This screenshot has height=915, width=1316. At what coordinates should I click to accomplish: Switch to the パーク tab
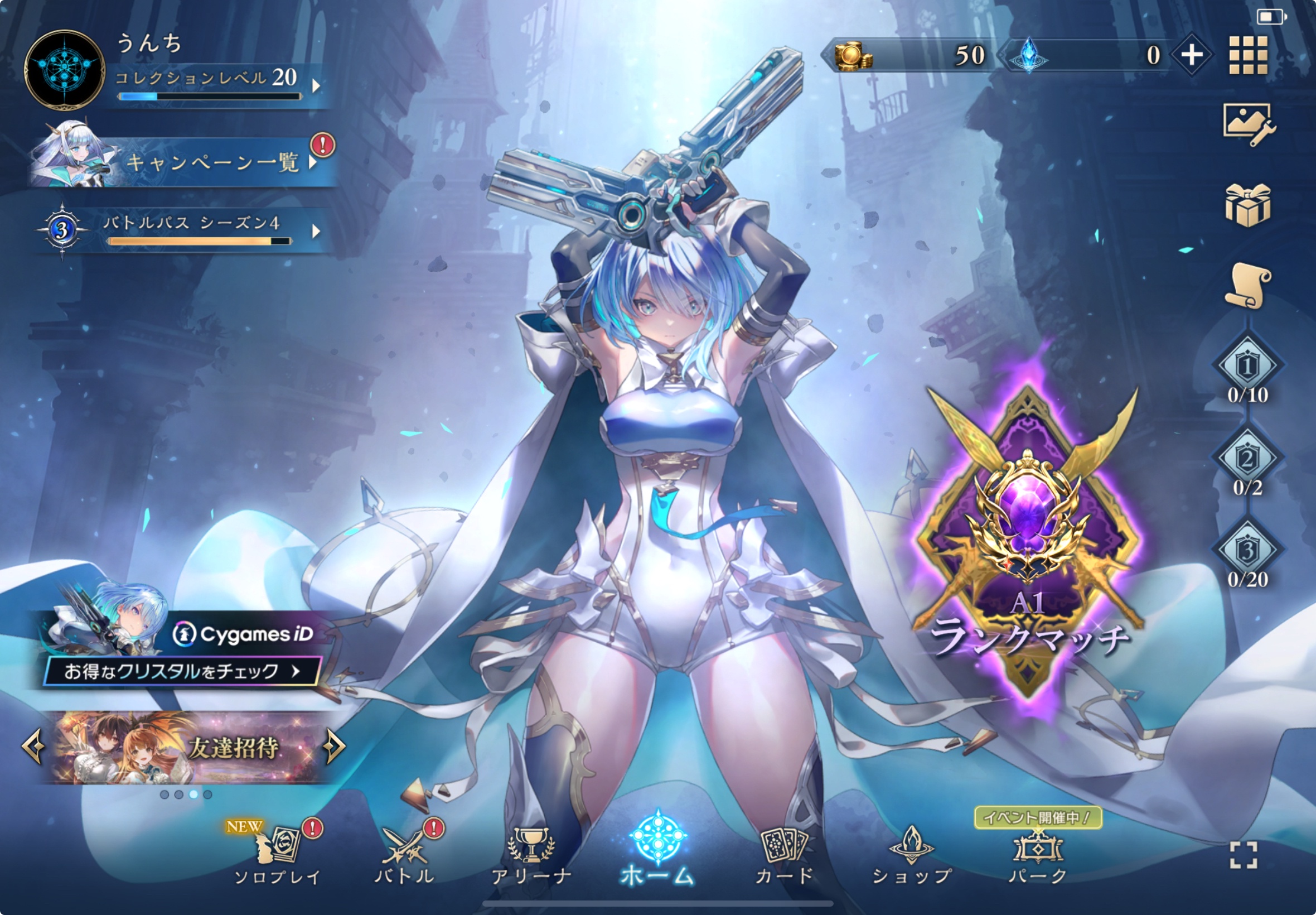[x=1038, y=855]
